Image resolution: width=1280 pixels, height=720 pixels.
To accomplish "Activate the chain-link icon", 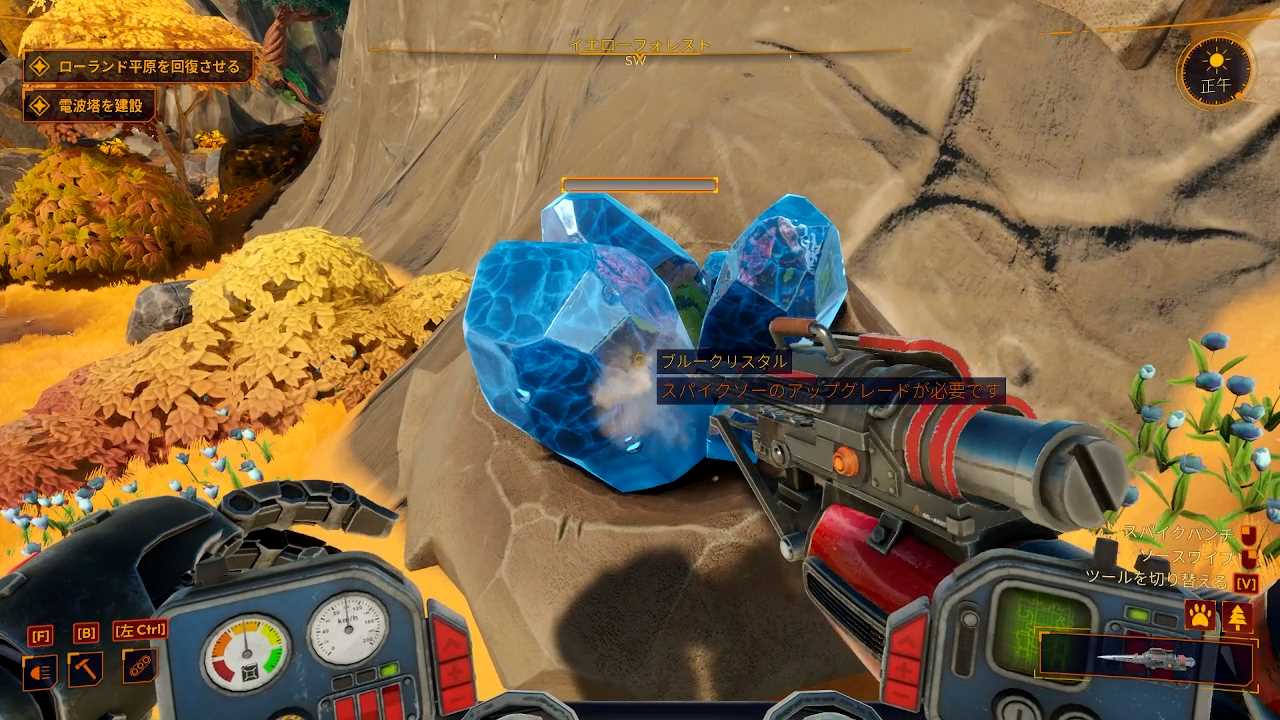I will pos(139,667).
